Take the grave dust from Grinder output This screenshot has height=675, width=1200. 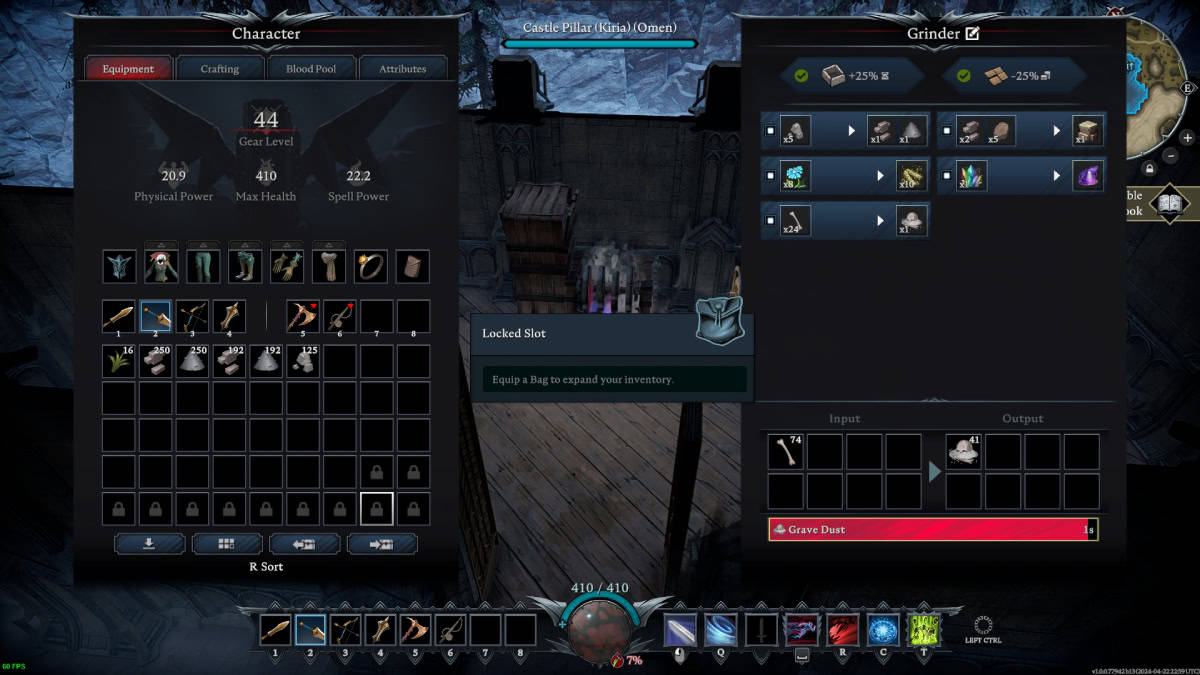point(963,452)
